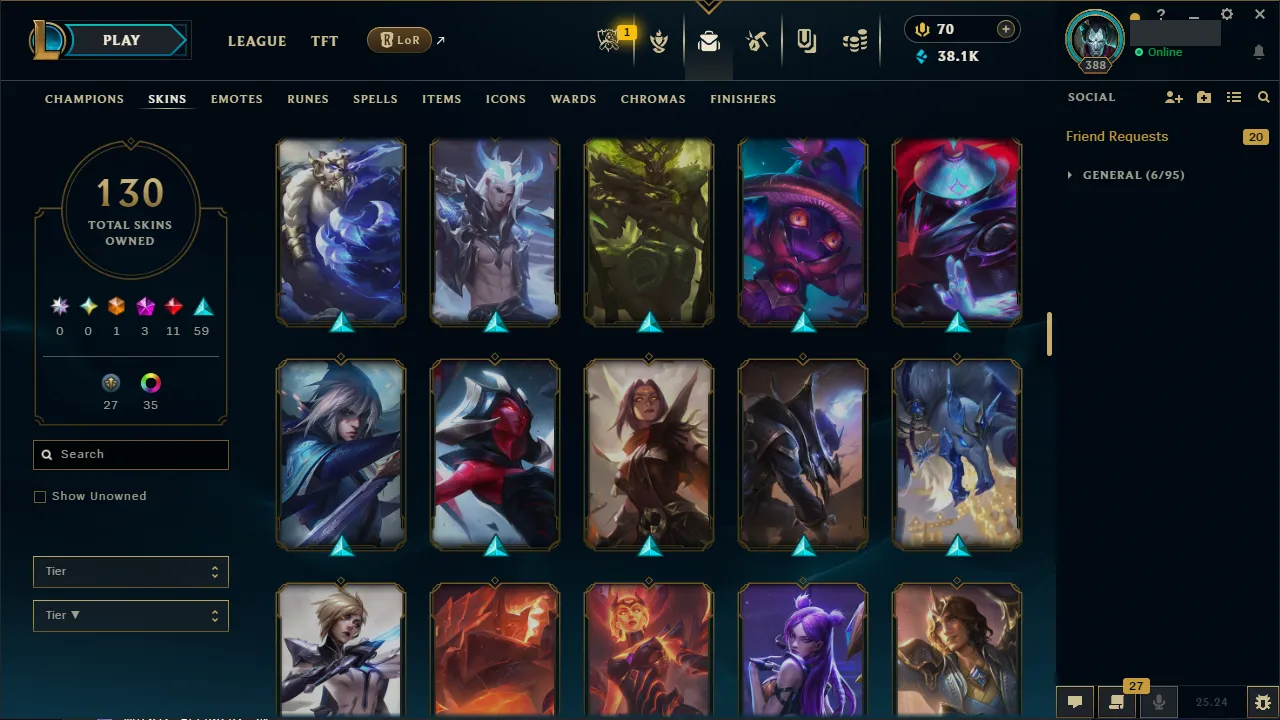This screenshot has width=1280, height=720.
Task: Open the Tier descending sort dropdown
Action: pyautogui.click(x=130, y=615)
